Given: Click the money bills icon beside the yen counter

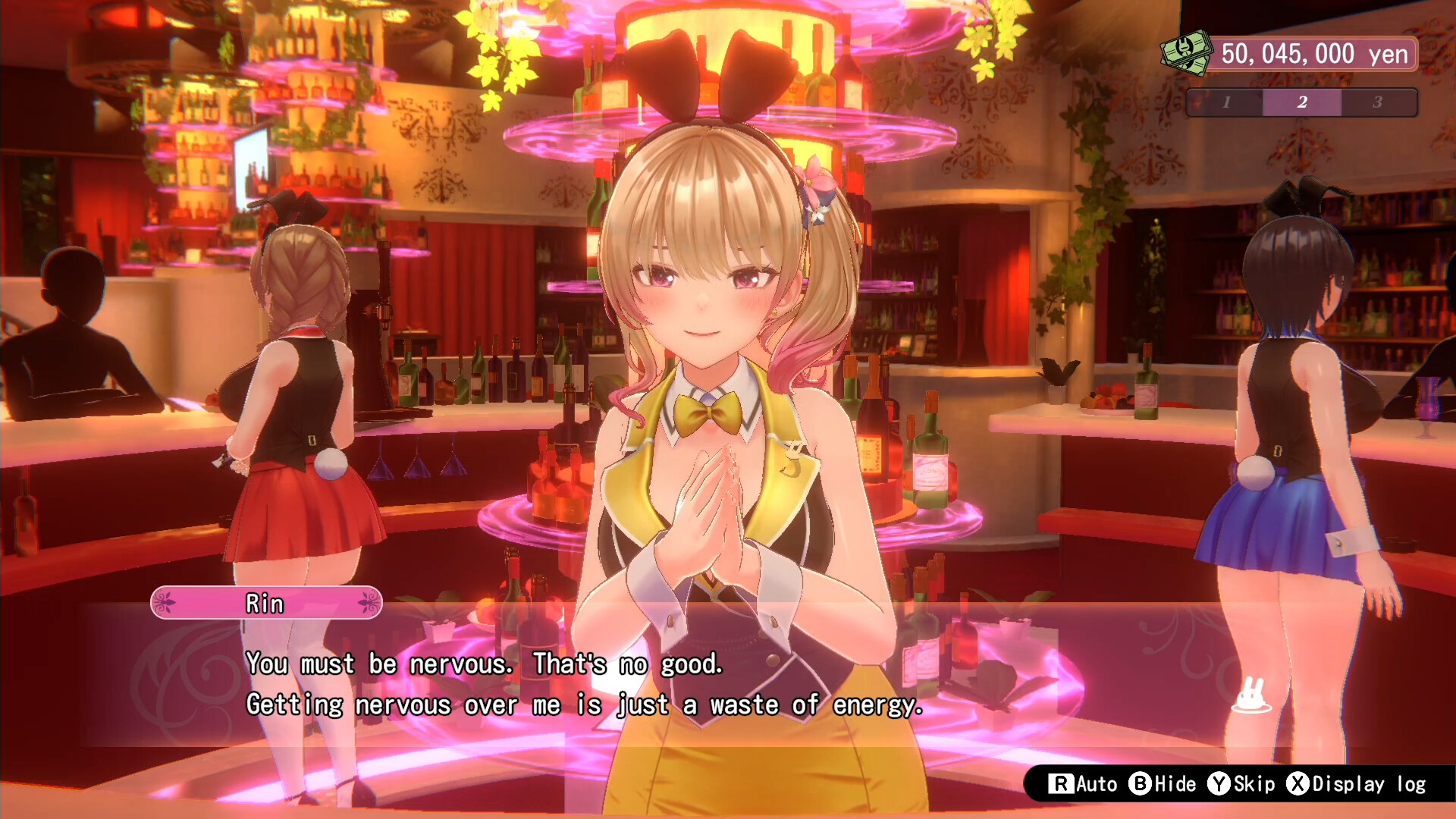Looking at the screenshot, I should 1187,53.
